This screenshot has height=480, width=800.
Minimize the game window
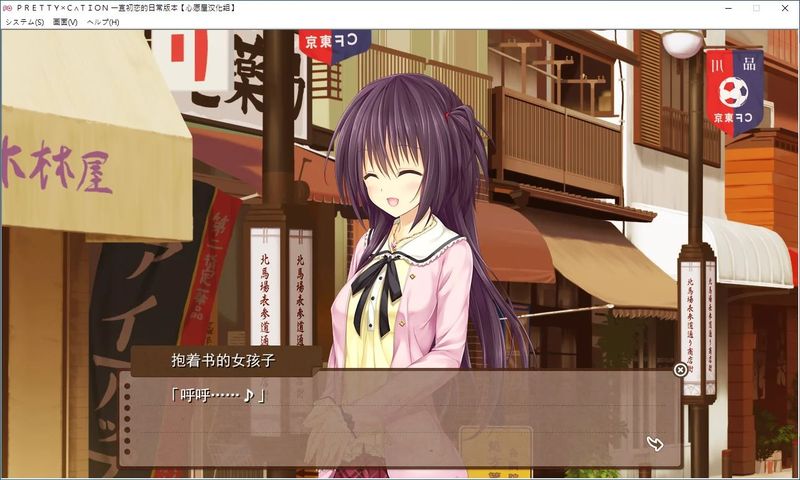click(x=727, y=8)
